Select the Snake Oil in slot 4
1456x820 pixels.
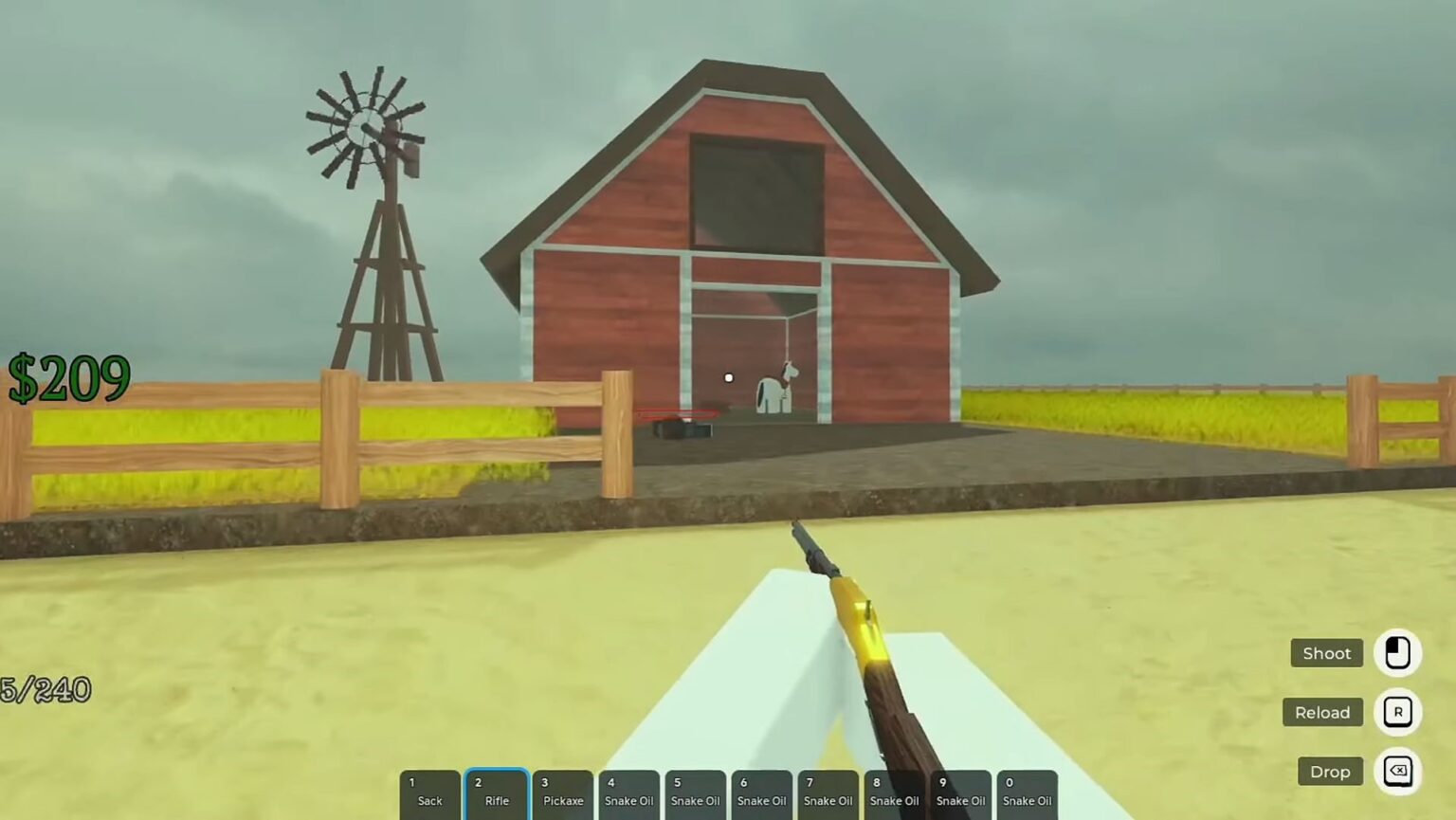628,793
